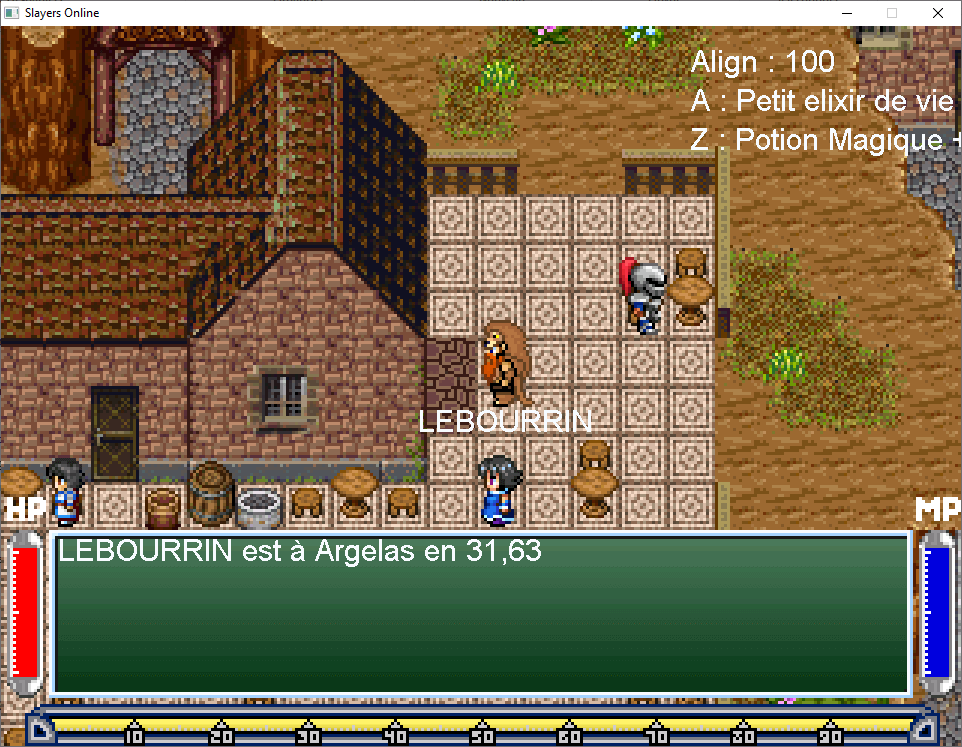This screenshot has height=747, width=962.
Task: Minimize the Slayers Online window
Action: [846, 13]
